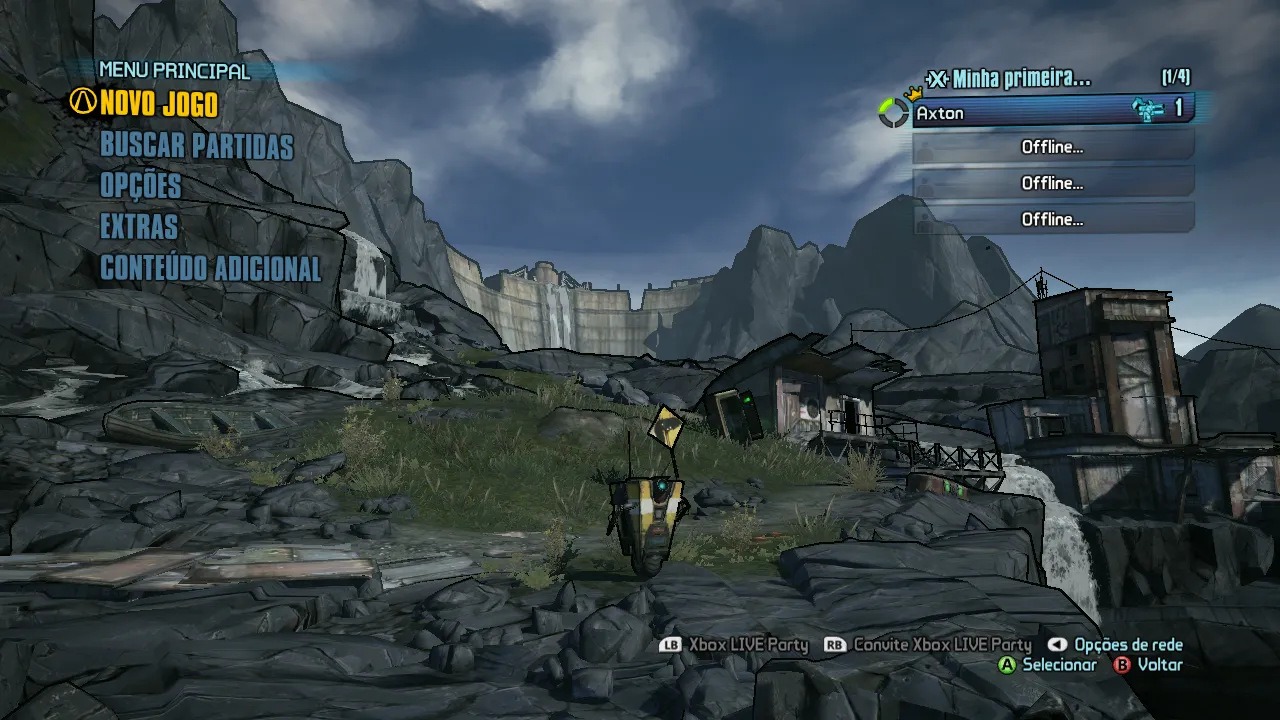Open Conteúdo Adicional
The height and width of the screenshot is (720, 1280).
pos(210,268)
